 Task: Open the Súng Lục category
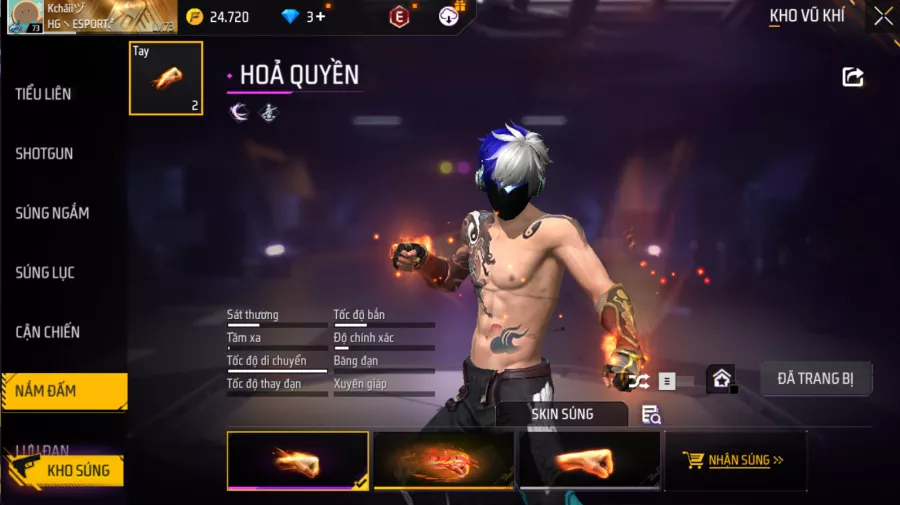coord(45,272)
